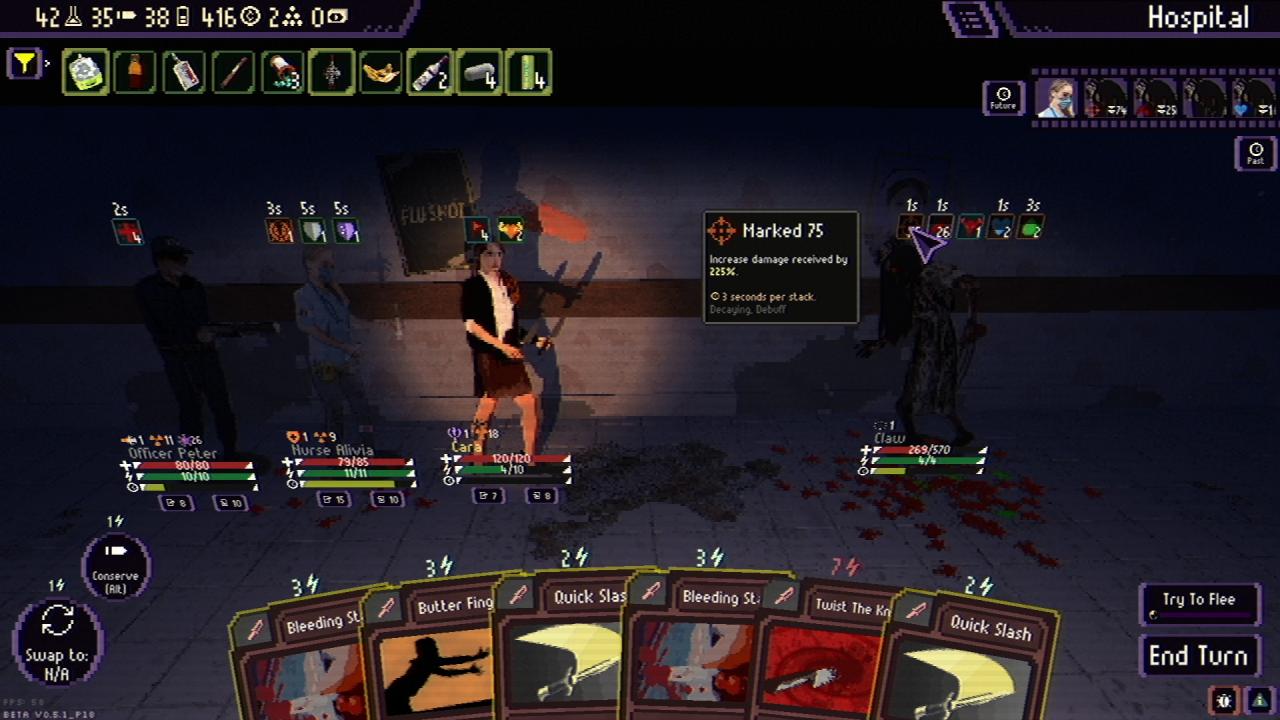Toggle the yellow funnel item filter
This screenshot has width=1280, height=720.
(24, 65)
